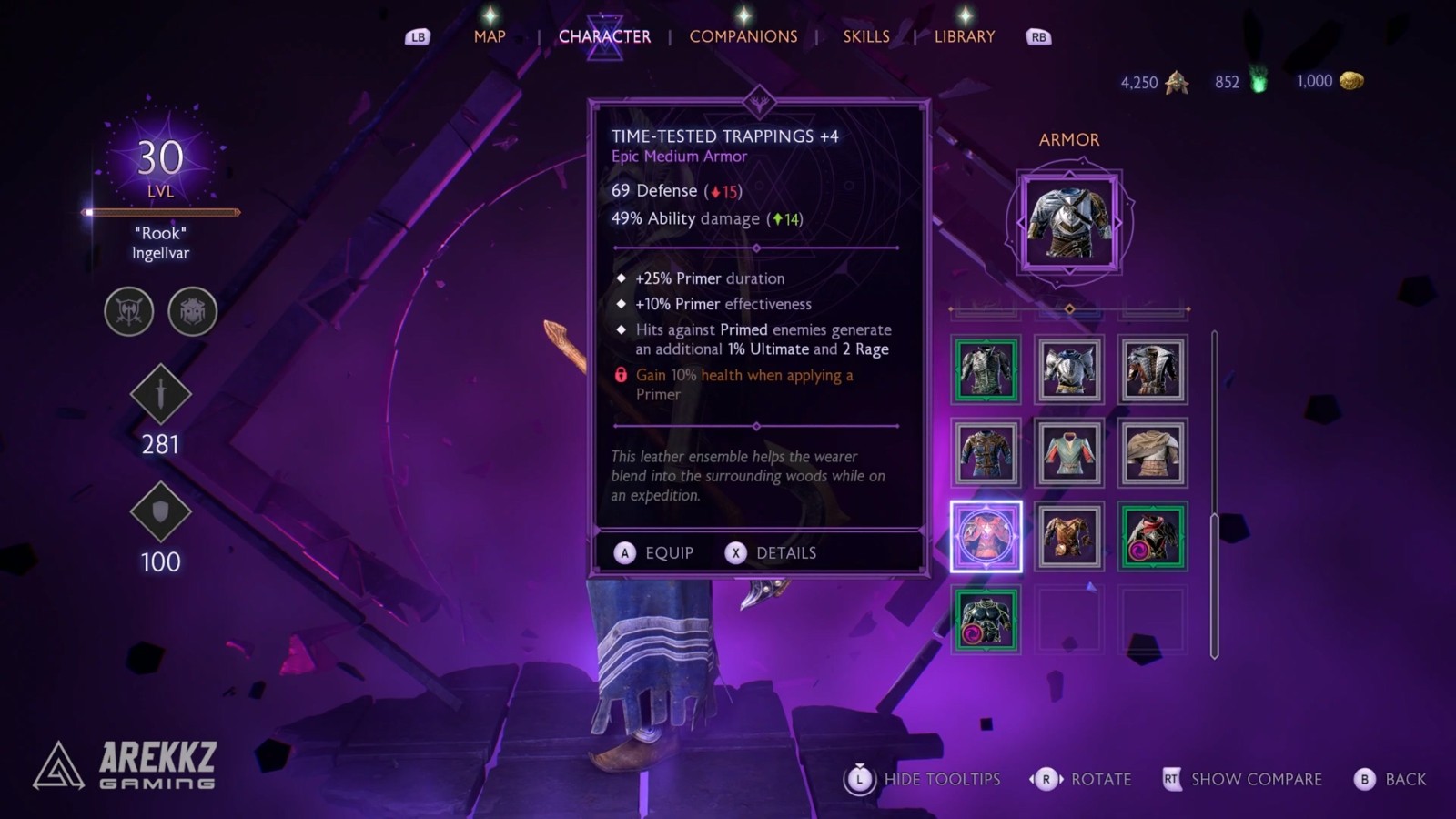1456x819 pixels.
Task: Click the axe and shield class icon
Action: 129,311
